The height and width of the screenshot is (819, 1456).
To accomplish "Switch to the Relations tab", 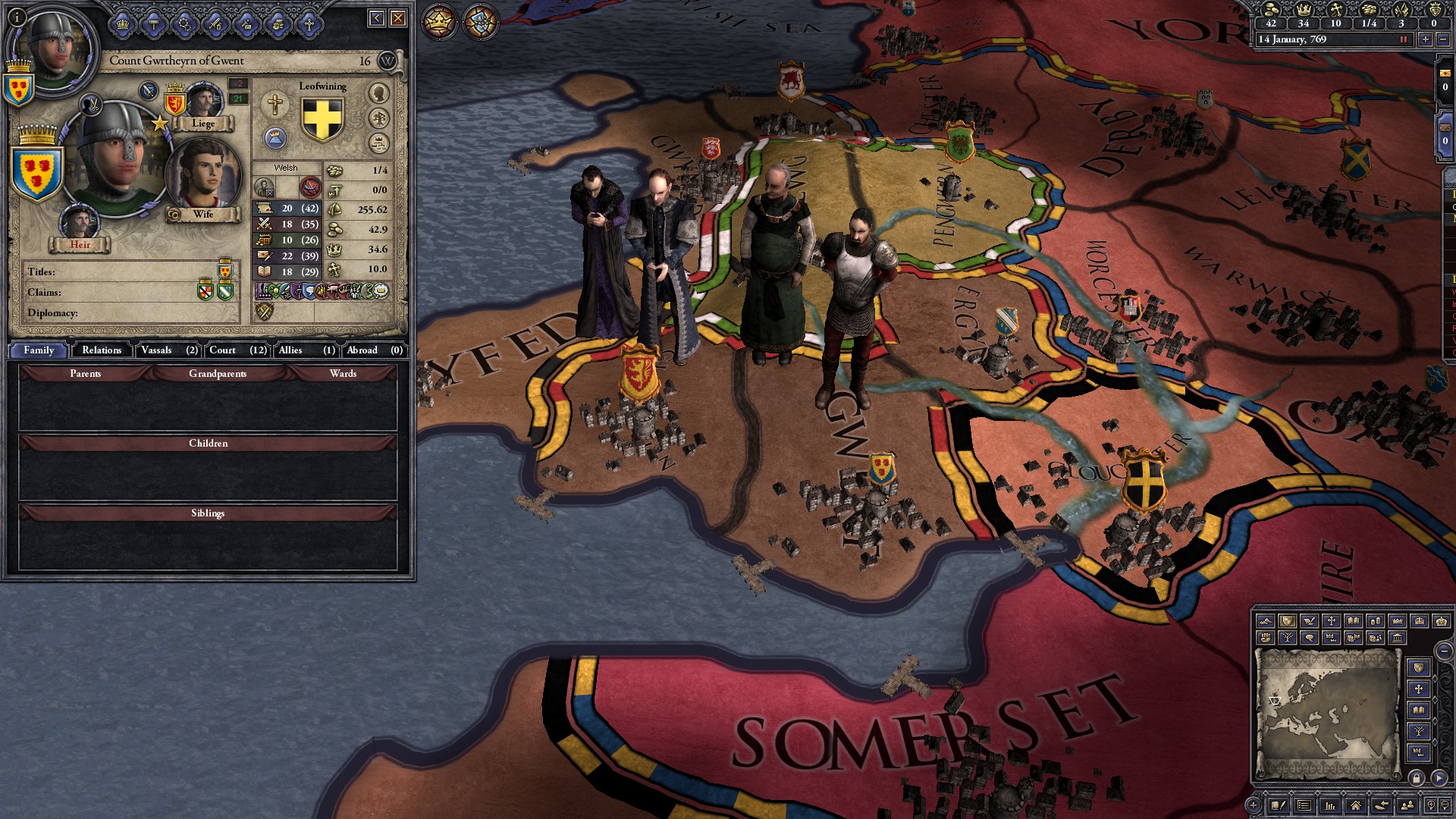I will click(102, 350).
